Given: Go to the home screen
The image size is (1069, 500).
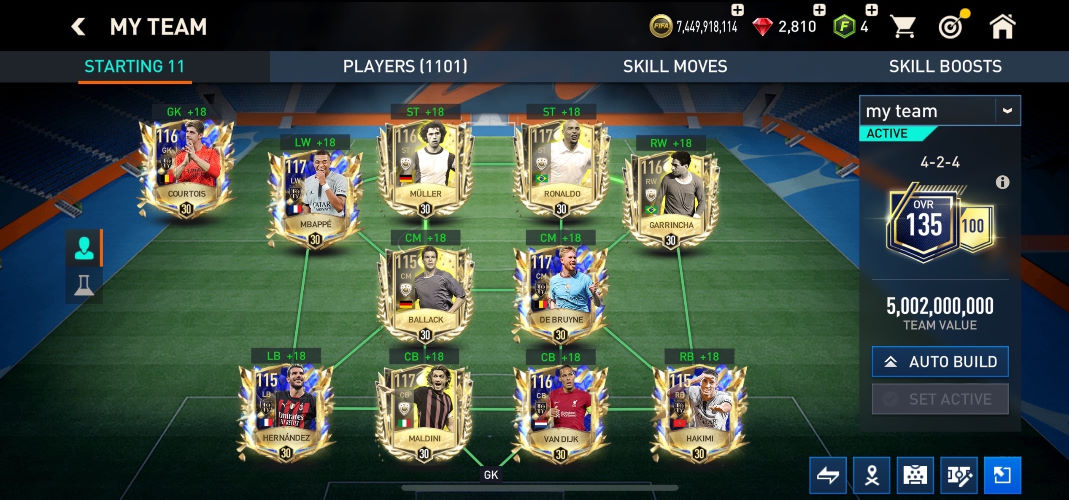Looking at the screenshot, I should tap(1002, 27).
